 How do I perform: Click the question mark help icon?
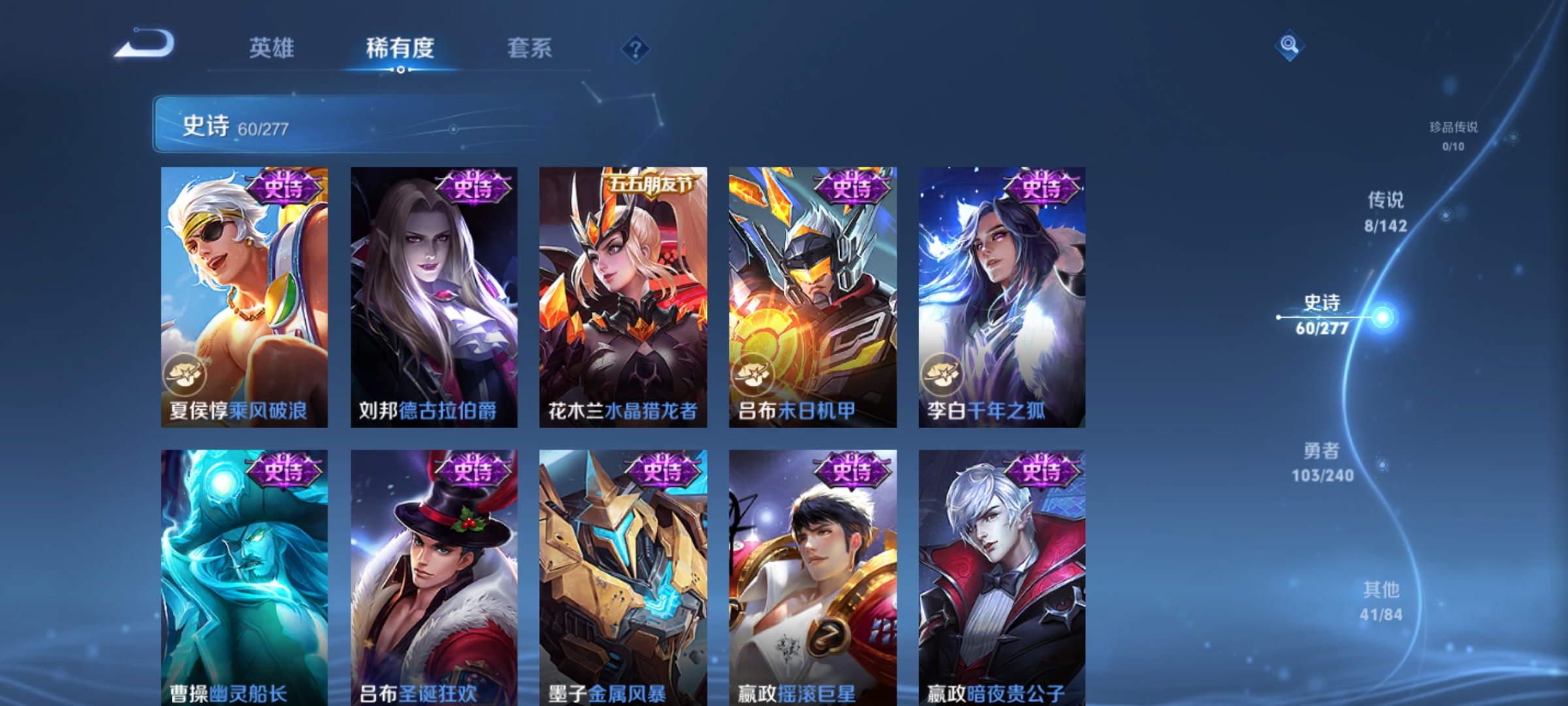click(x=637, y=50)
